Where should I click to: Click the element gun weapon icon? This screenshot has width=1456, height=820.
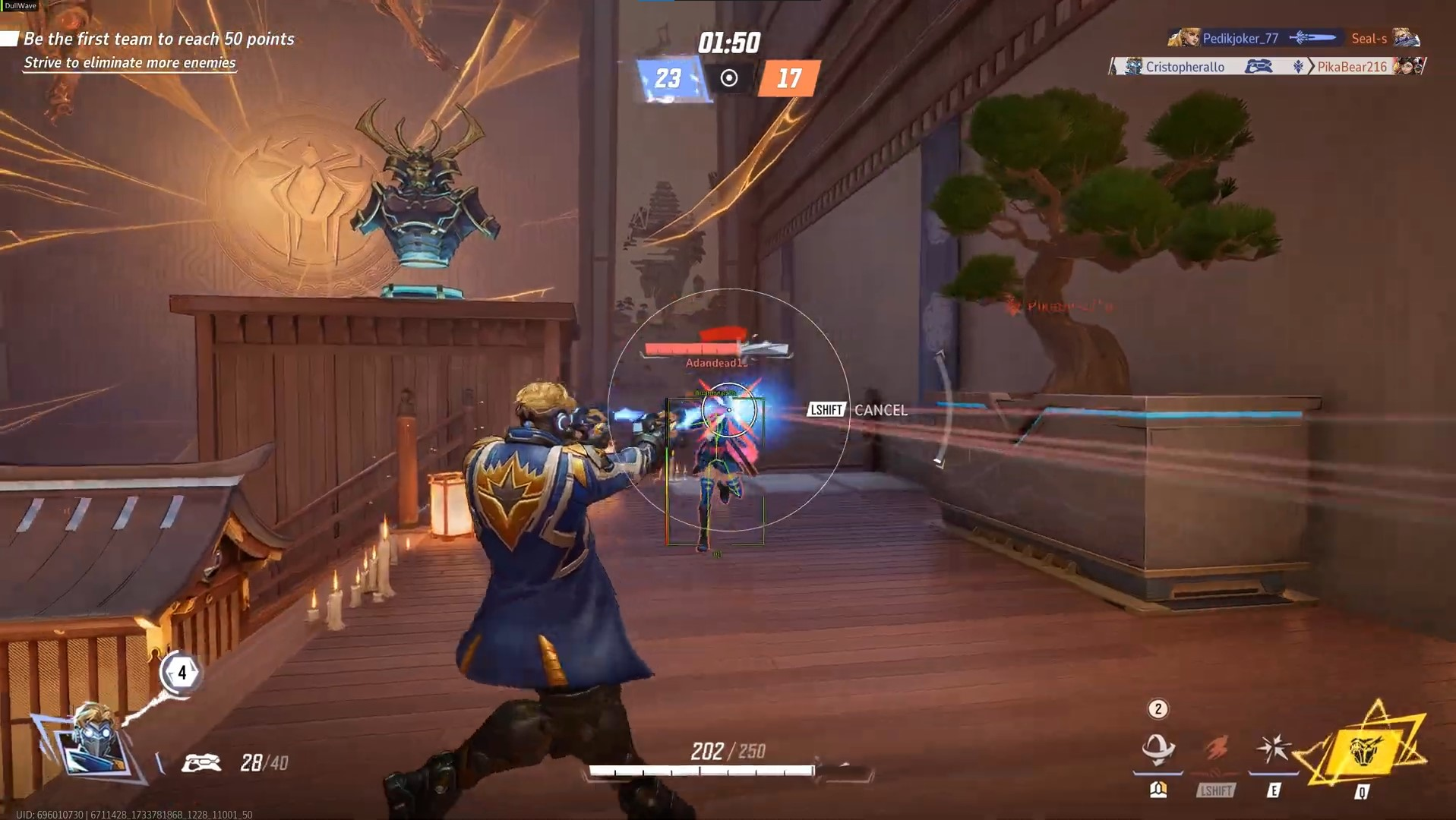[x=201, y=762]
